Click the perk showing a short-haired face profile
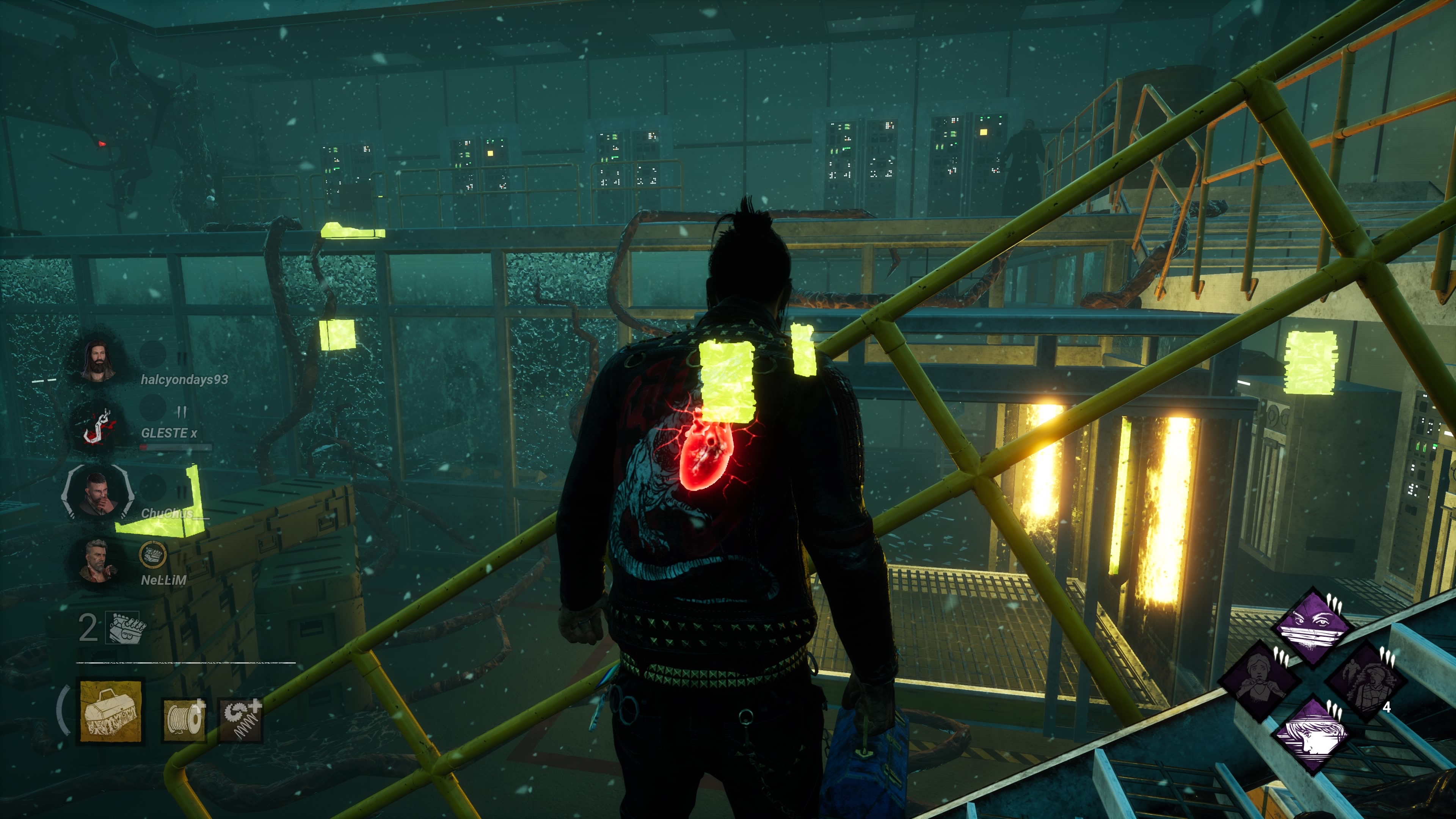Screen dimensions: 1456x819 (x=1312, y=735)
